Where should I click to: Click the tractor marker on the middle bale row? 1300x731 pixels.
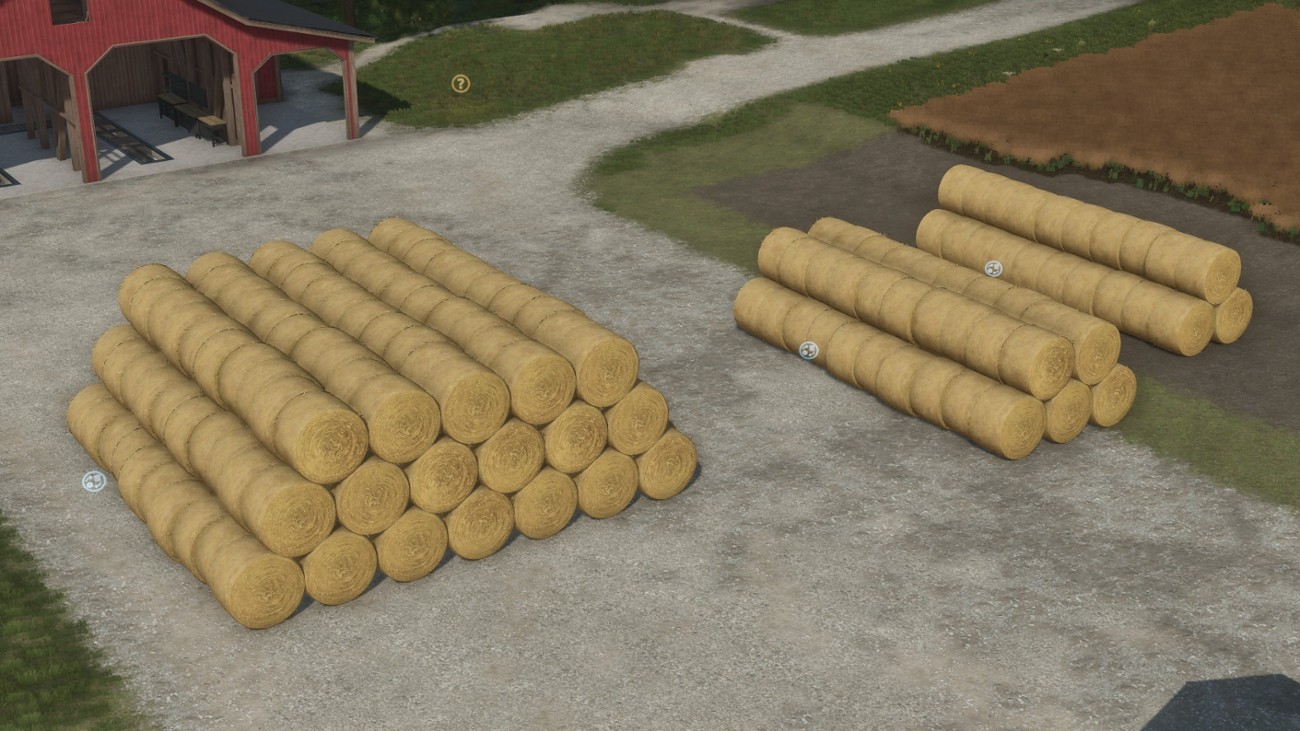click(x=806, y=351)
